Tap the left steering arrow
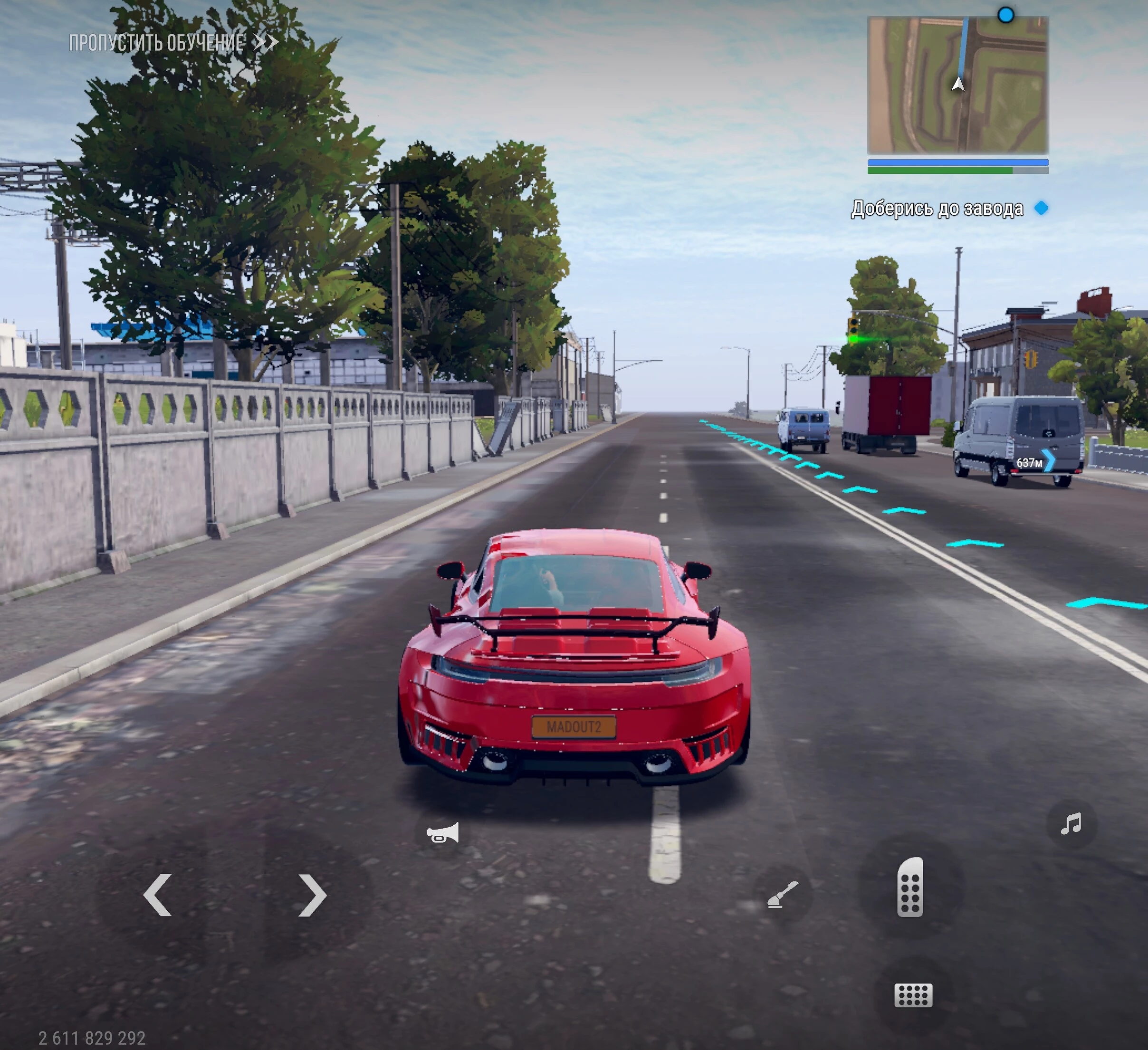Image resolution: width=1148 pixels, height=1050 pixels. (158, 895)
